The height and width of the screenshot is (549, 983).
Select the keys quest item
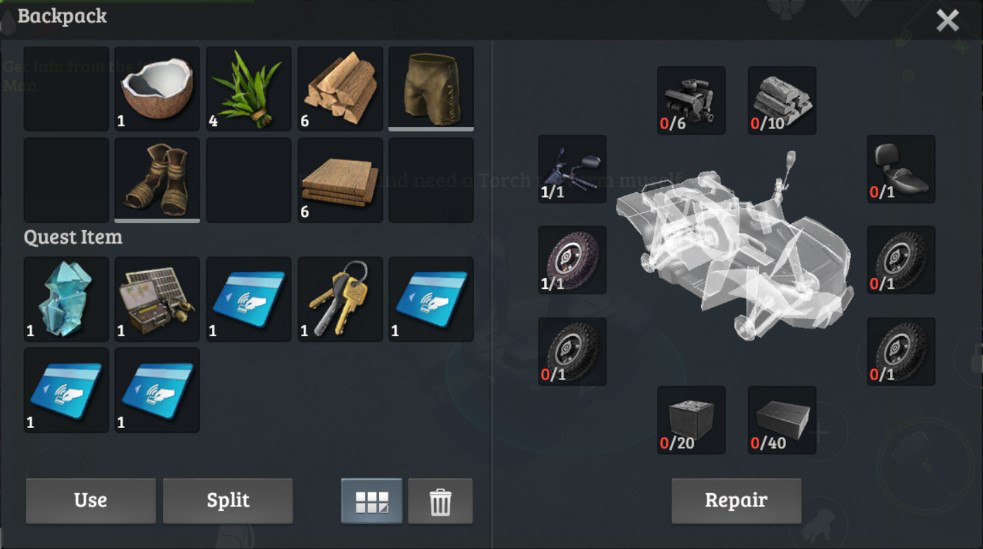point(340,299)
